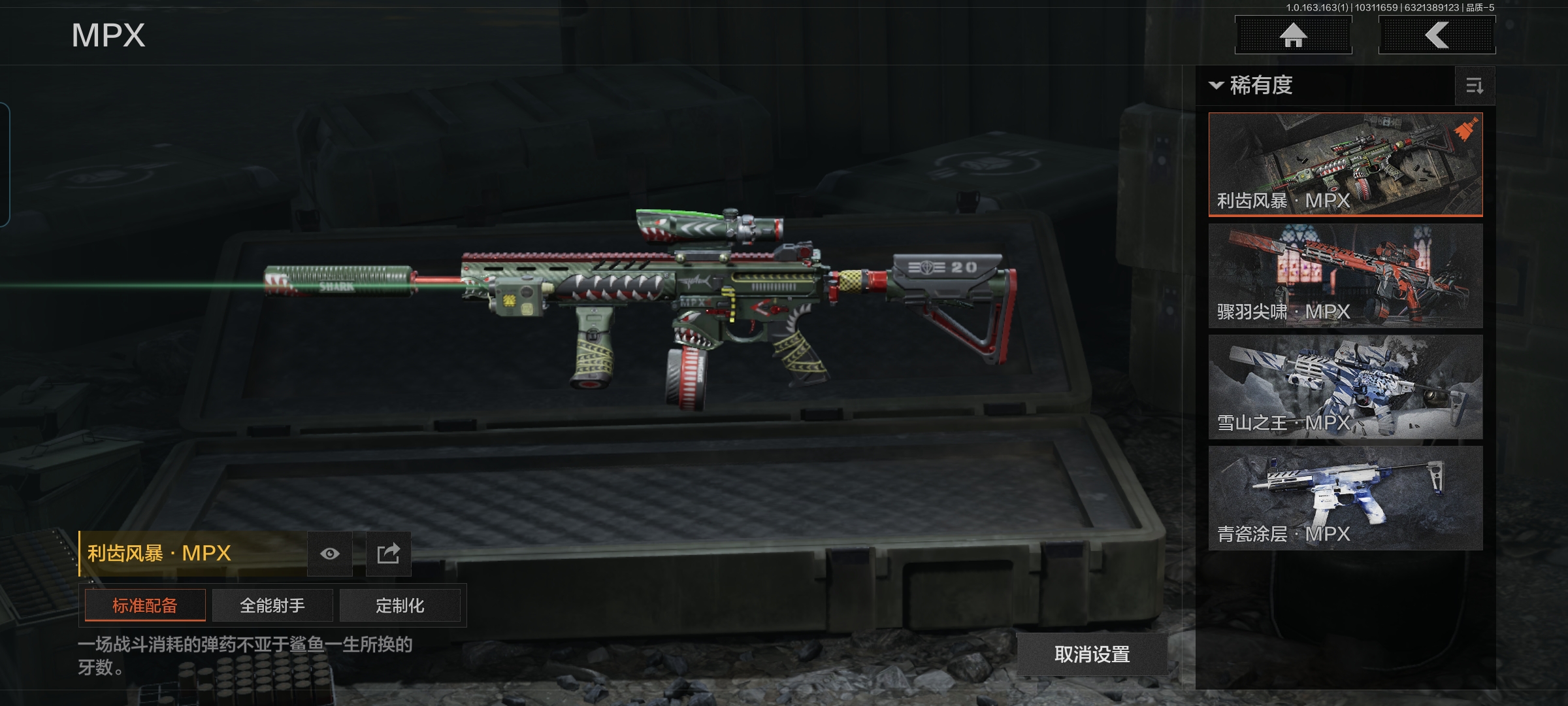Open the 定制化 customization tab
Image resolution: width=1568 pixels, height=706 pixels.
point(400,605)
